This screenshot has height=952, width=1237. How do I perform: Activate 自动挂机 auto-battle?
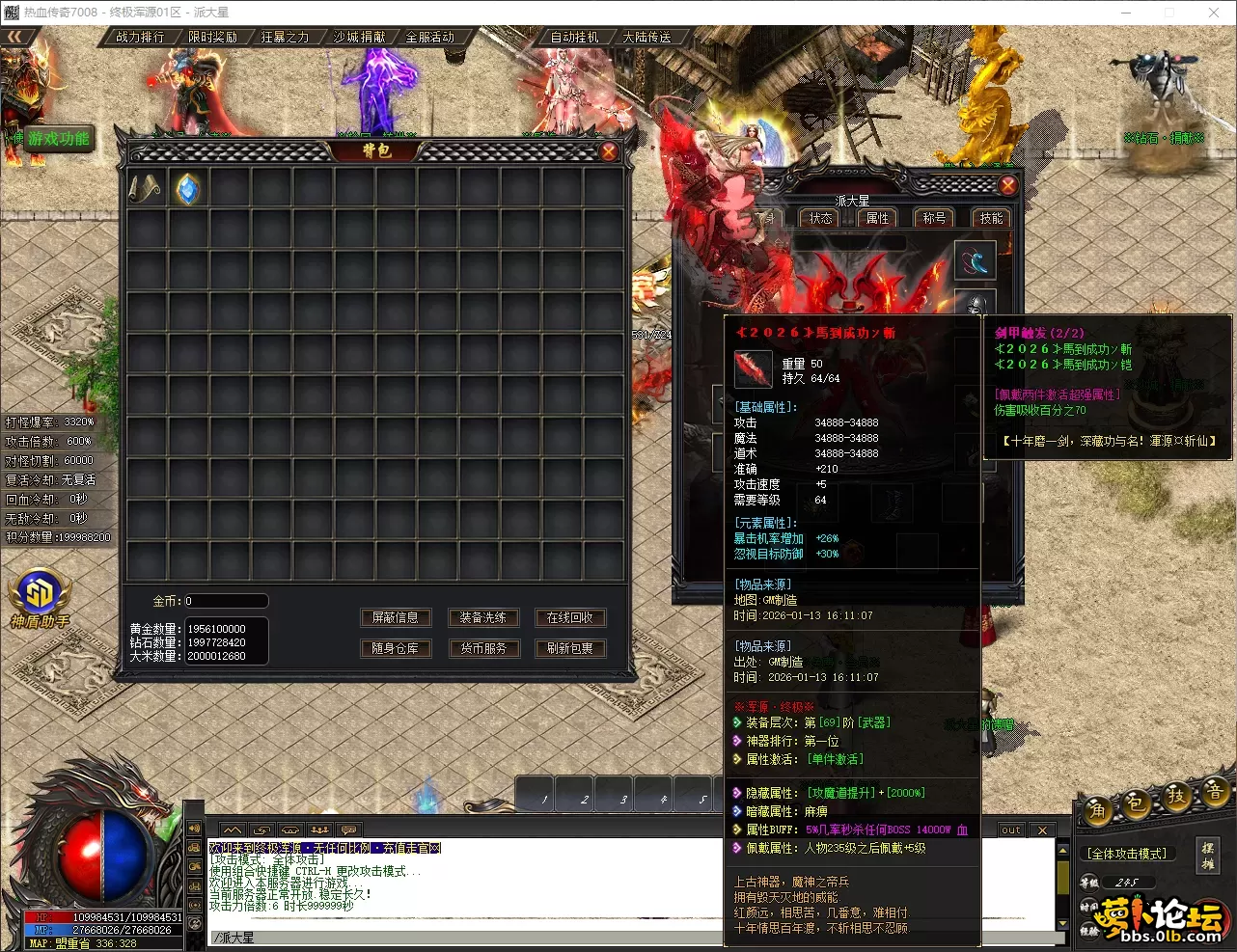click(575, 37)
